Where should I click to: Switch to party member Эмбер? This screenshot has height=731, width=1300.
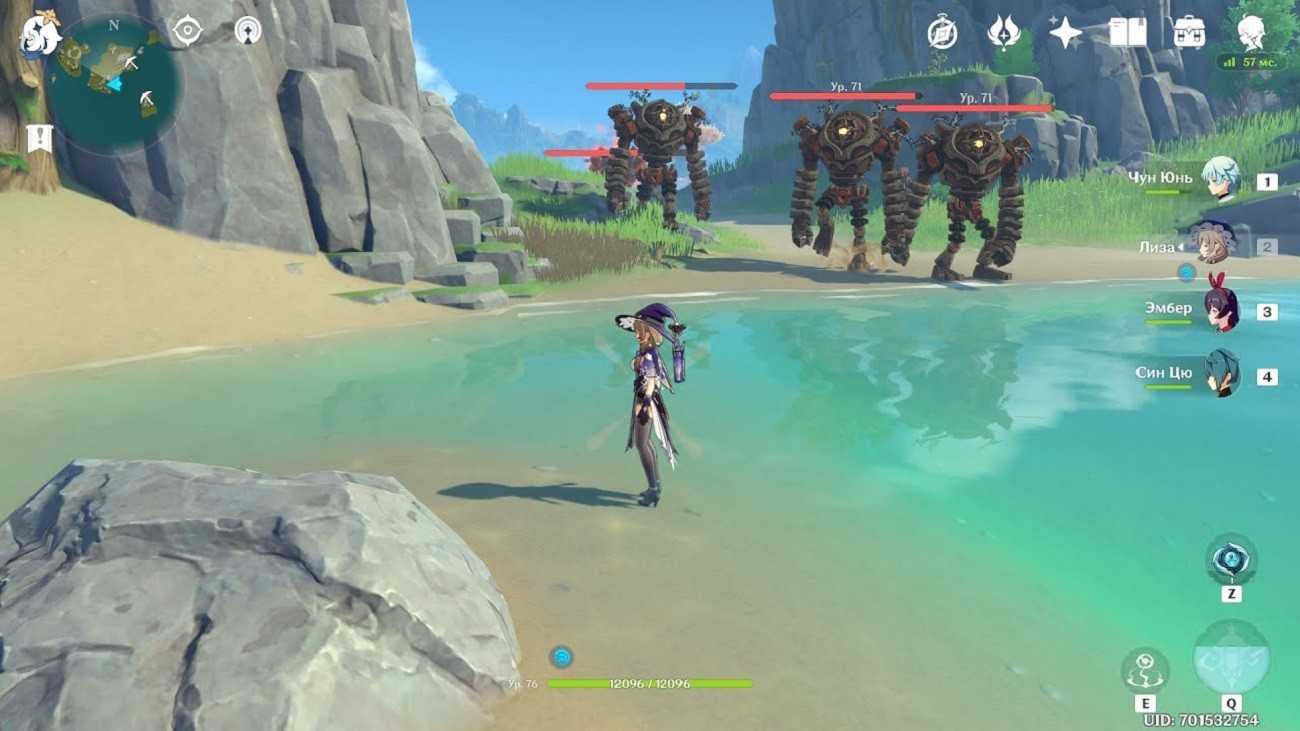click(x=1220, y=310)
